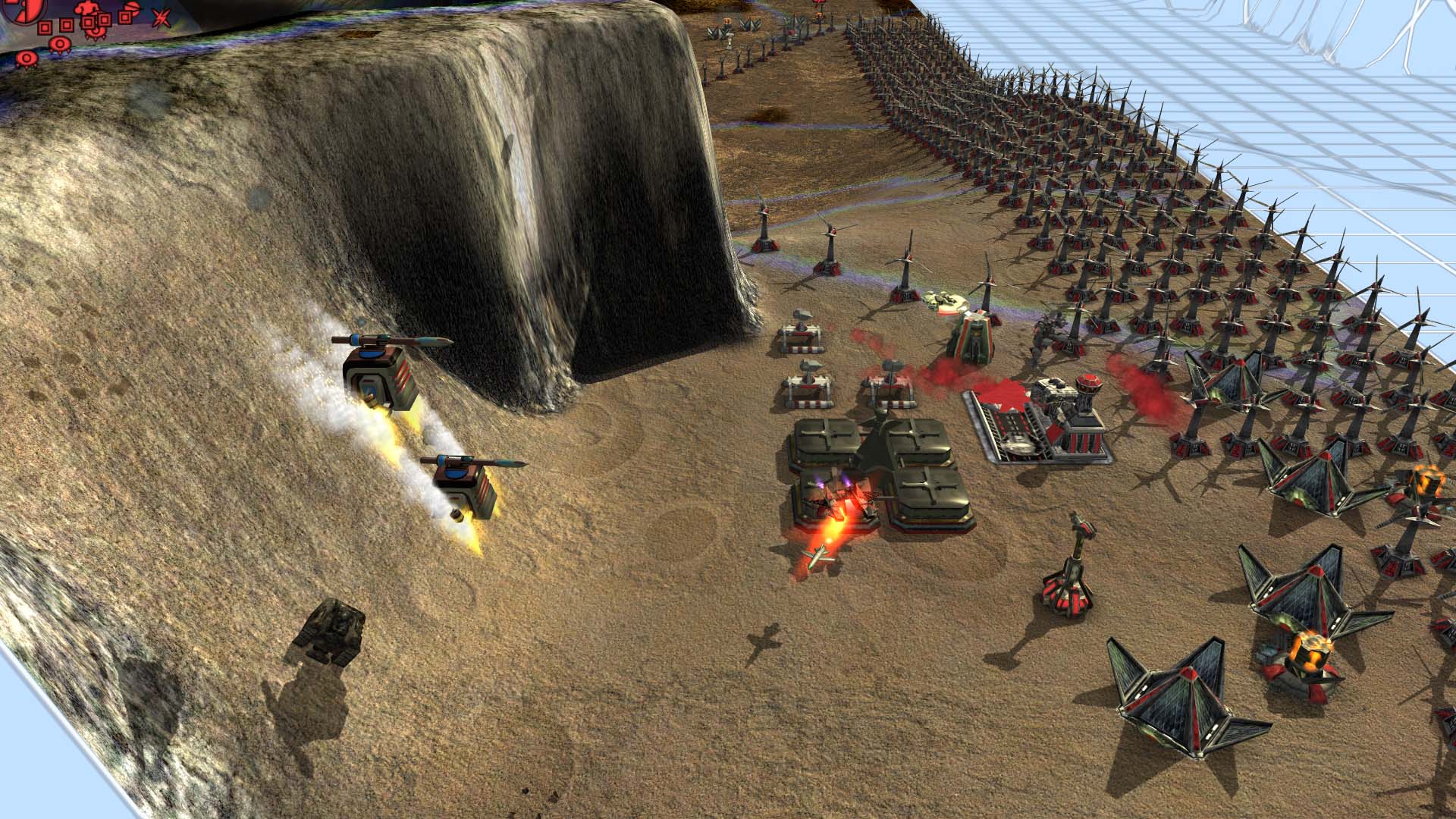This screenshot has height=819, width=1456.
Task: Click the red X wreckage icon top-left
Action: [x=161, y=18]
